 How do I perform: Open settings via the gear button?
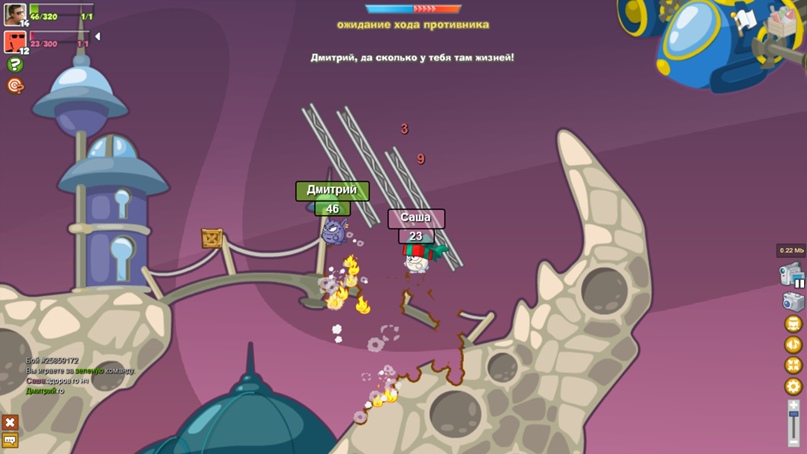click(793, 387)
